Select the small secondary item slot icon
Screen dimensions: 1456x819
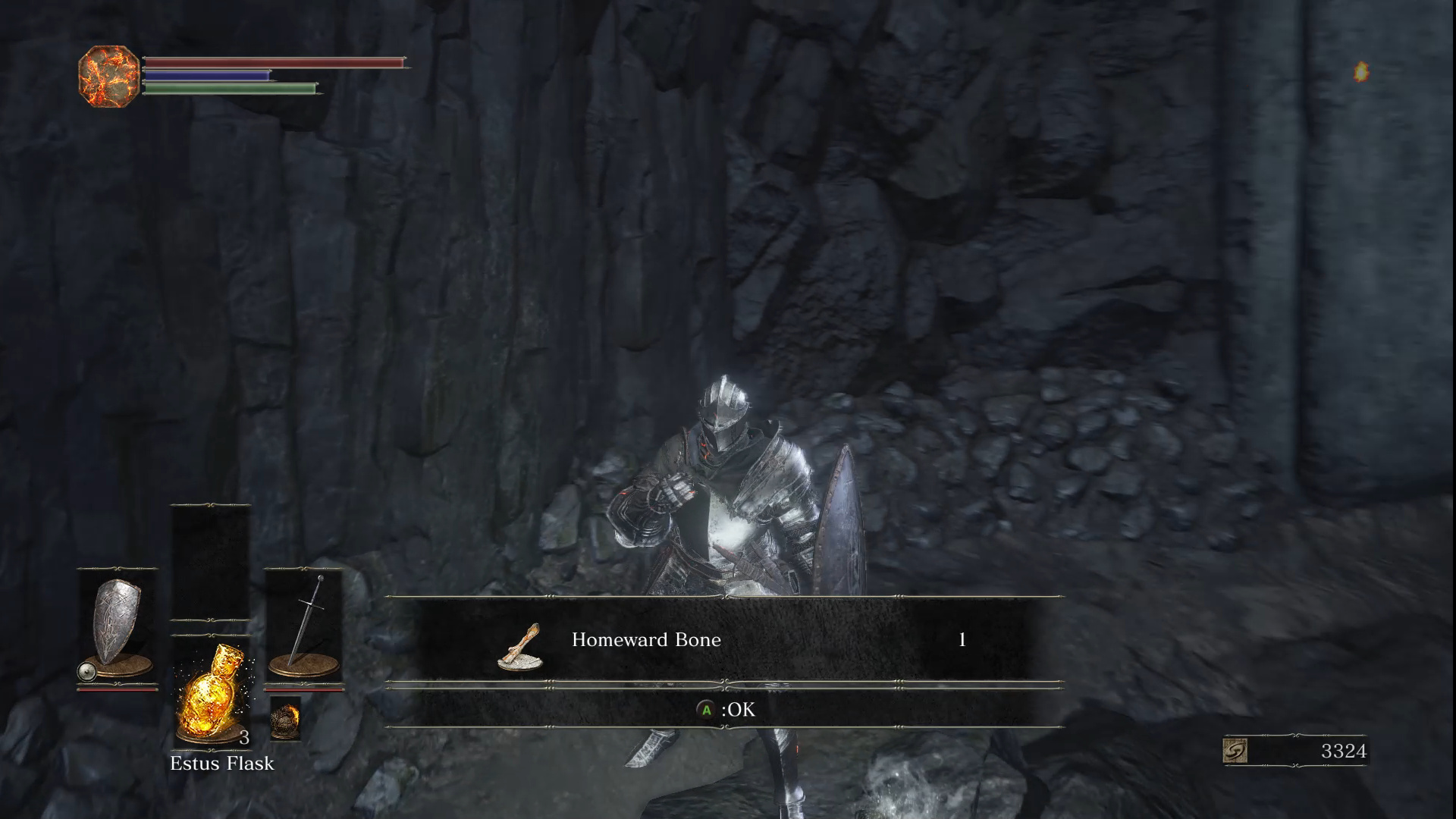[x=285, y=717]
